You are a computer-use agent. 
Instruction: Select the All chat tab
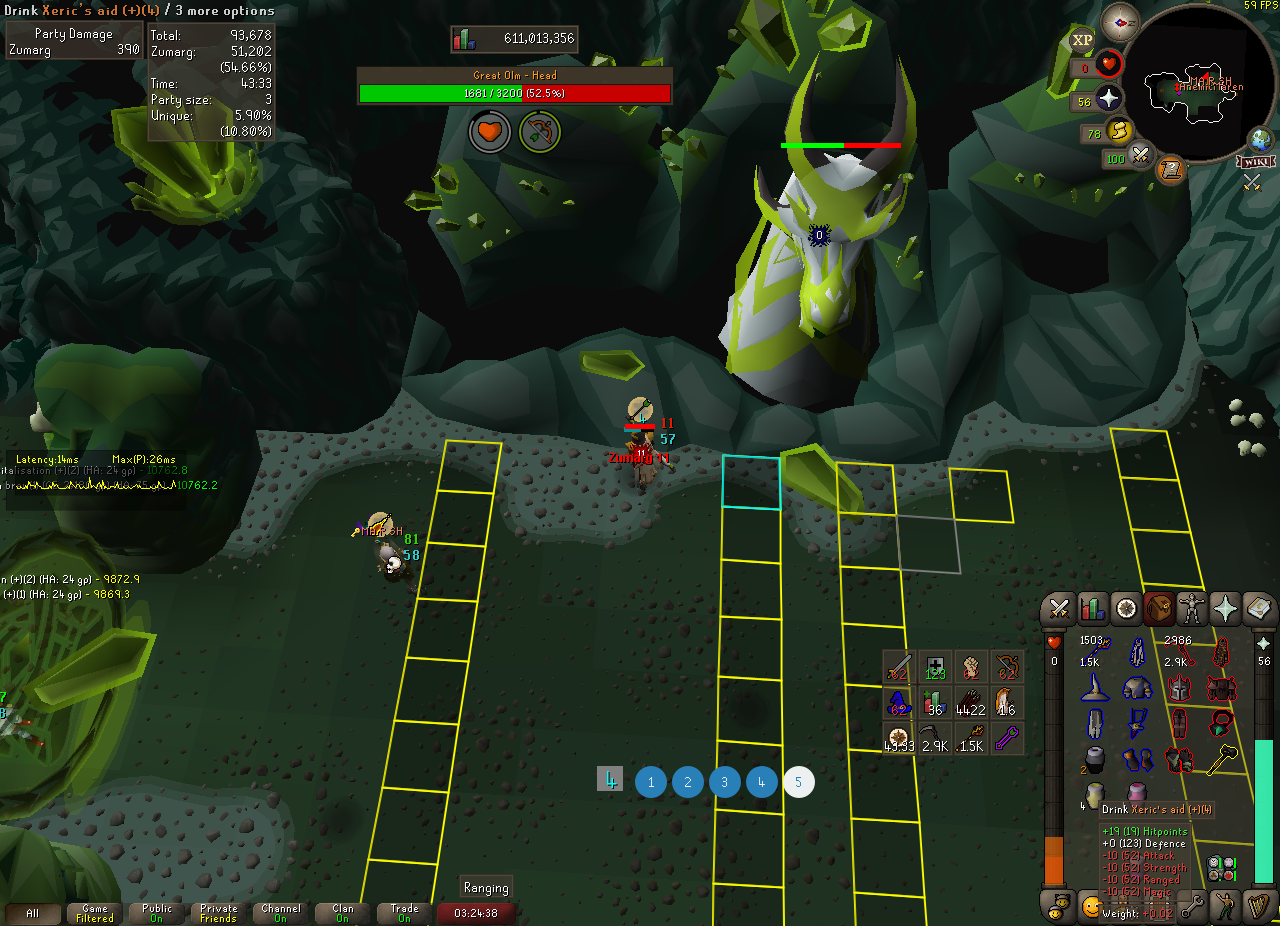33,913
